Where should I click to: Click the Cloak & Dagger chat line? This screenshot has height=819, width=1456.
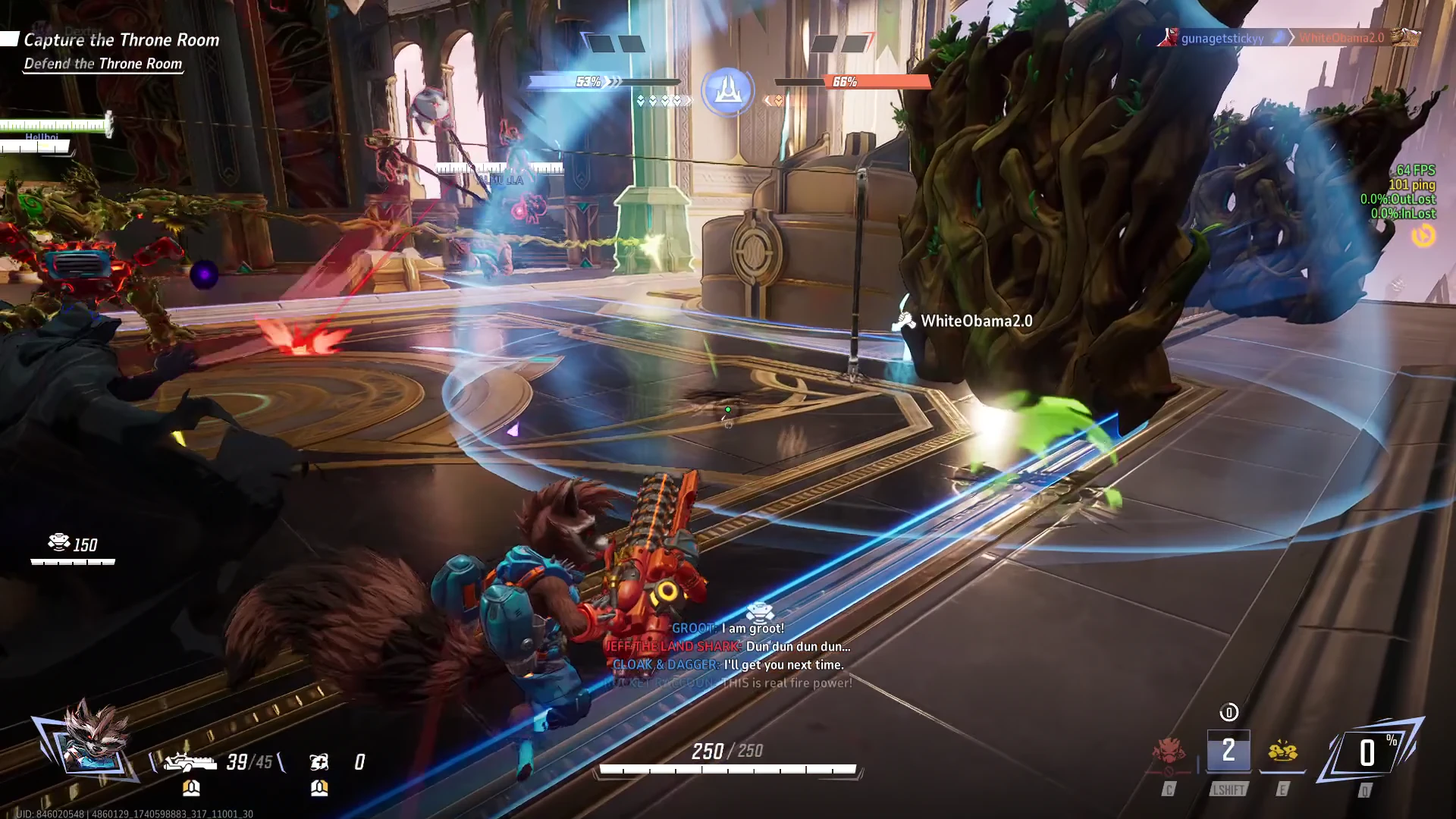pyautogui.click(x=728, y=665)
